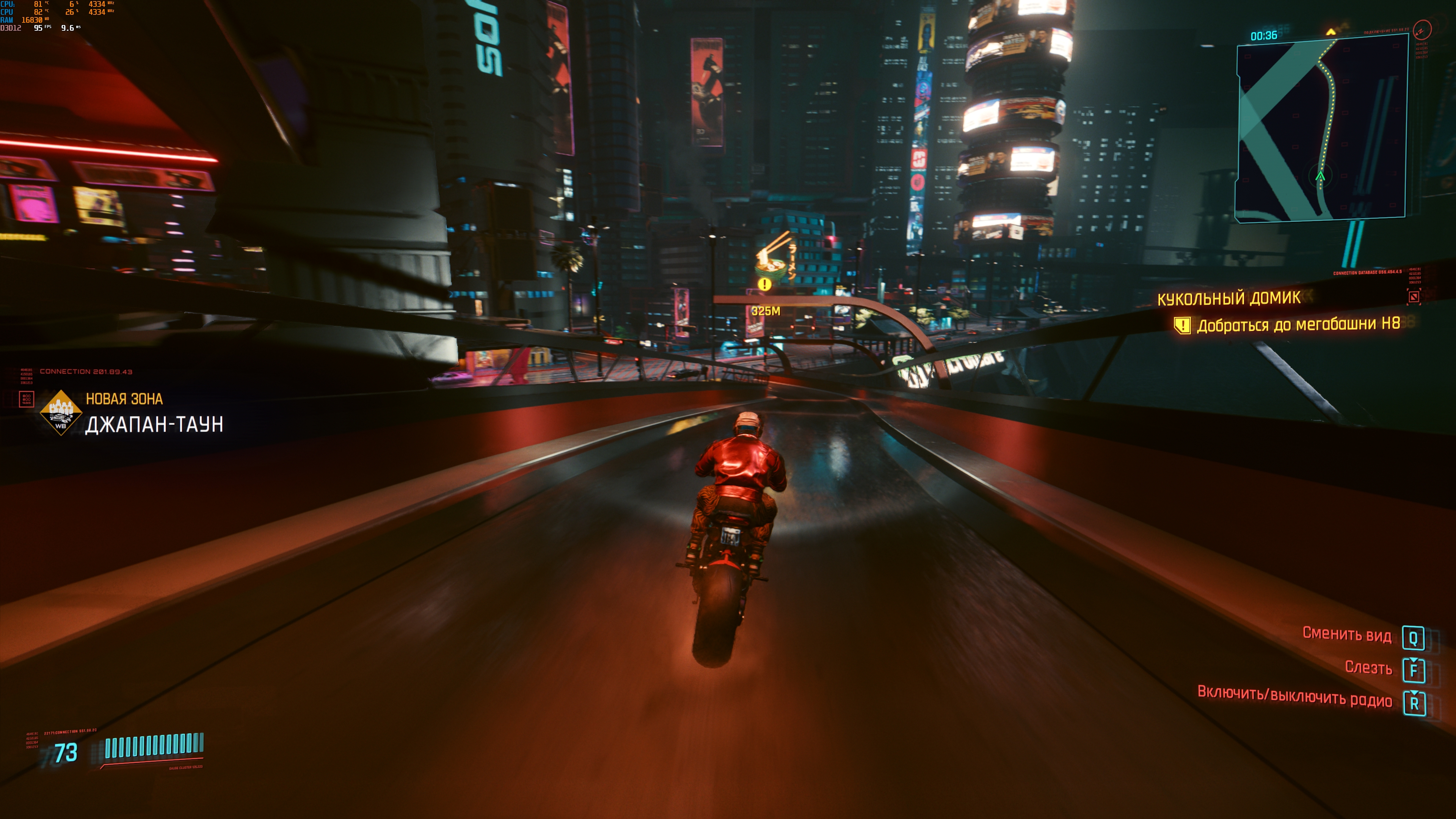The height and width of the screenshot is (819, 1456).
Task: Click the objective Добраться до мегабашни H8
Action: coord(1298,325)
